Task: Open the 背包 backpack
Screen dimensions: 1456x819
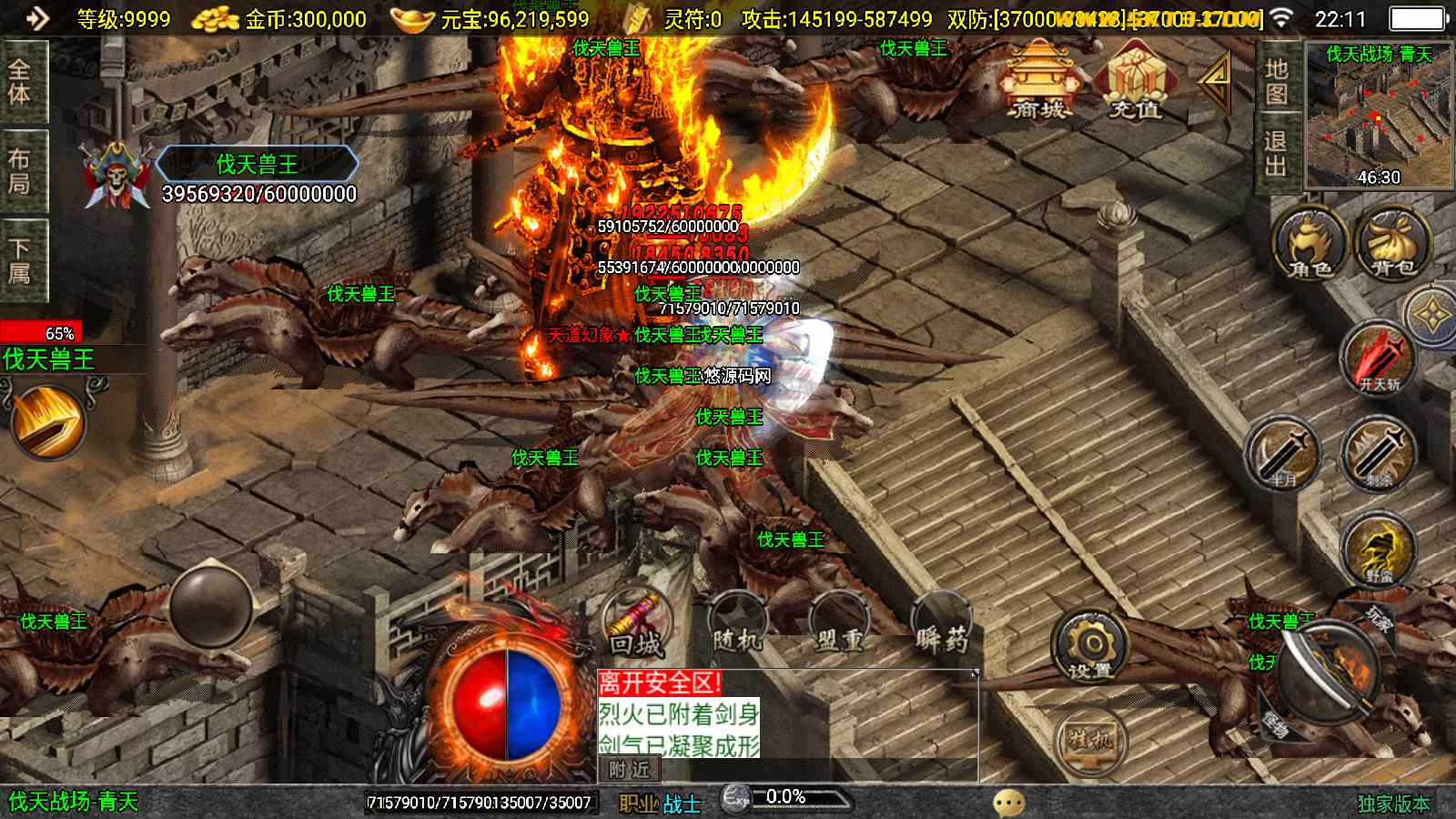Action: [1392, 244]
